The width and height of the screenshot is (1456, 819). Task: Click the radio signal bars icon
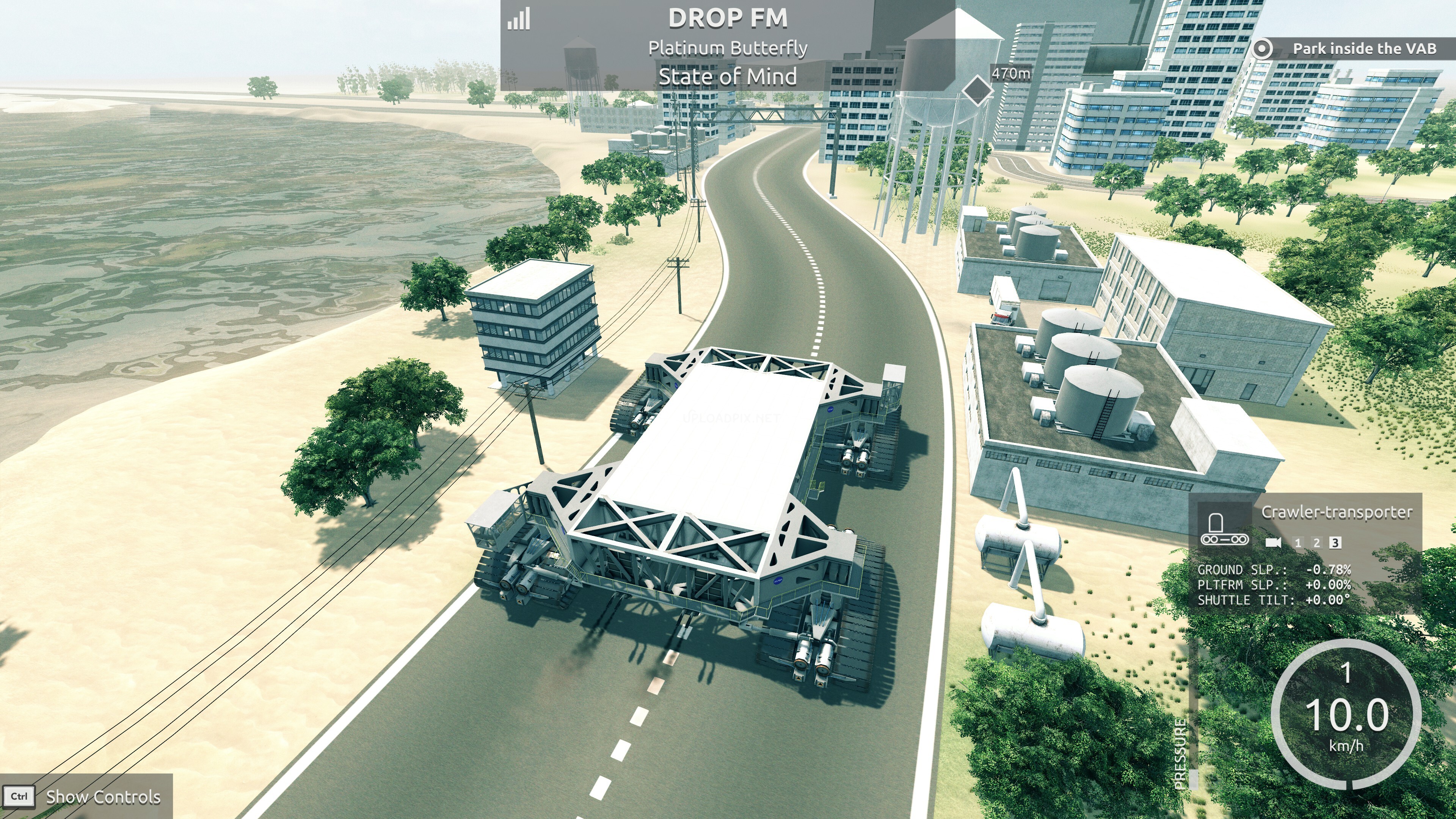click(x=519, y=19)
